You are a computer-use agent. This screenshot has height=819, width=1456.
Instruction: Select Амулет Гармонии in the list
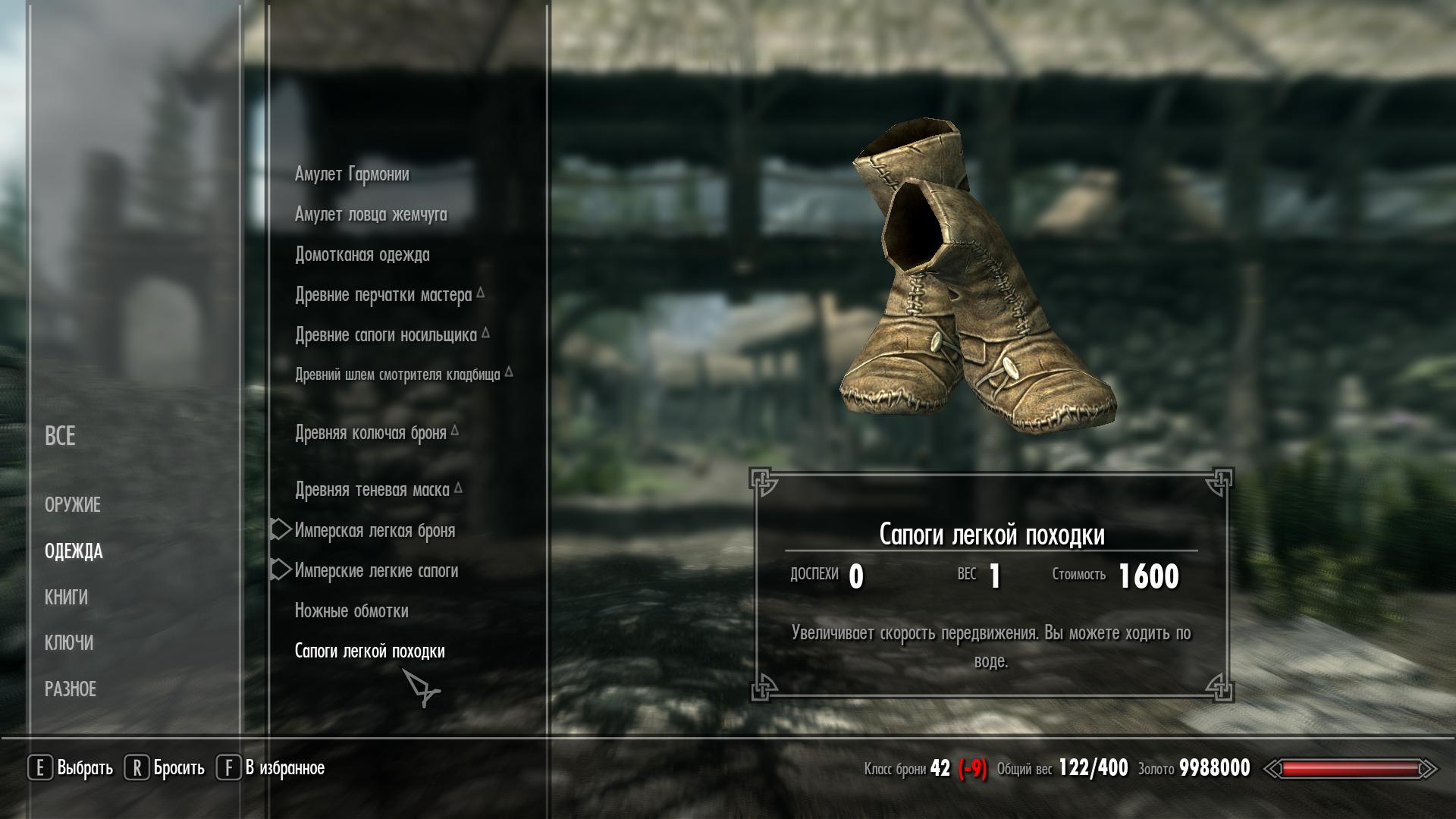click(x=352, y=174)
